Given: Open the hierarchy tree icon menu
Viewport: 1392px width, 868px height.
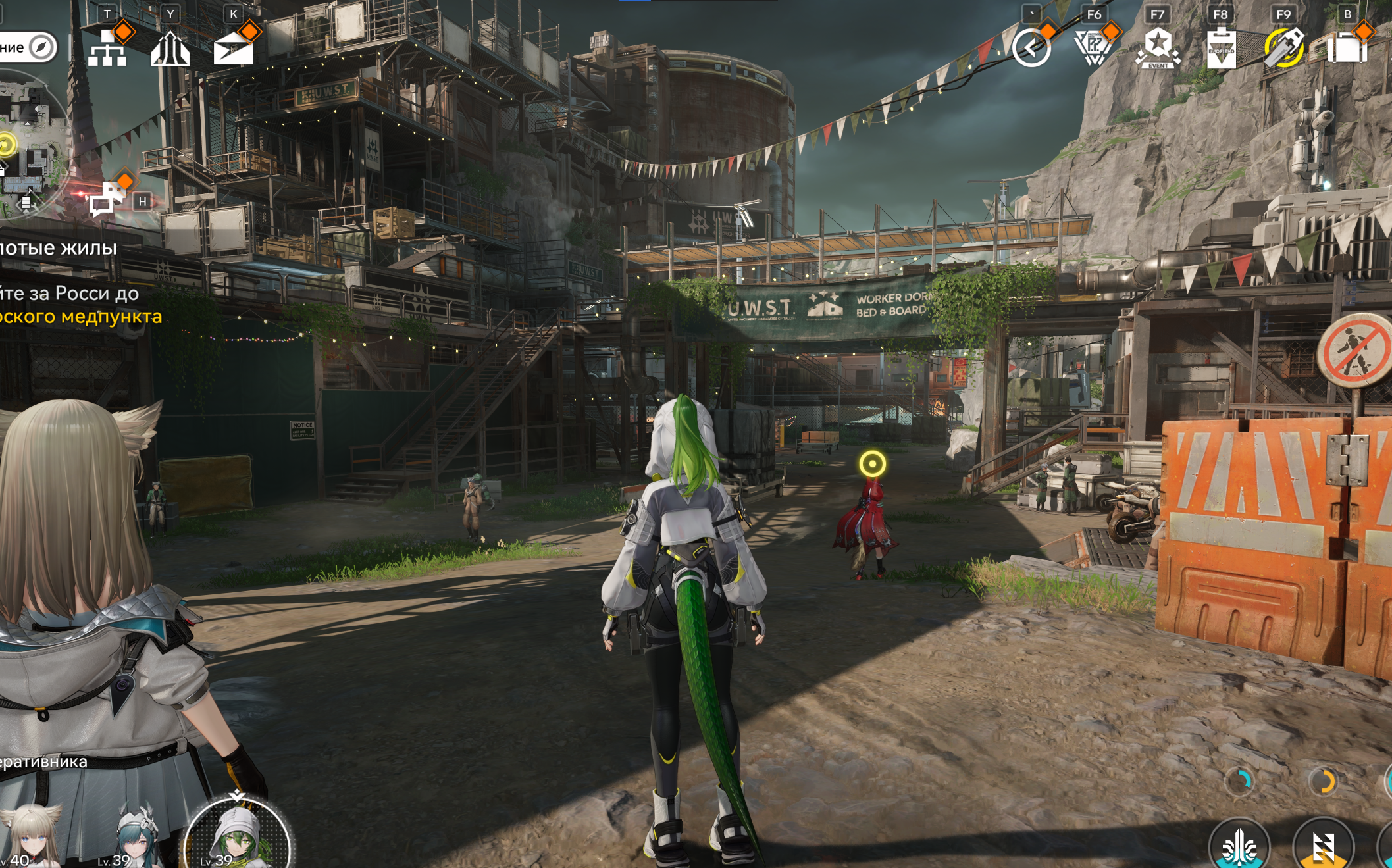Looking at the screenshot, I should coord(107,48).
